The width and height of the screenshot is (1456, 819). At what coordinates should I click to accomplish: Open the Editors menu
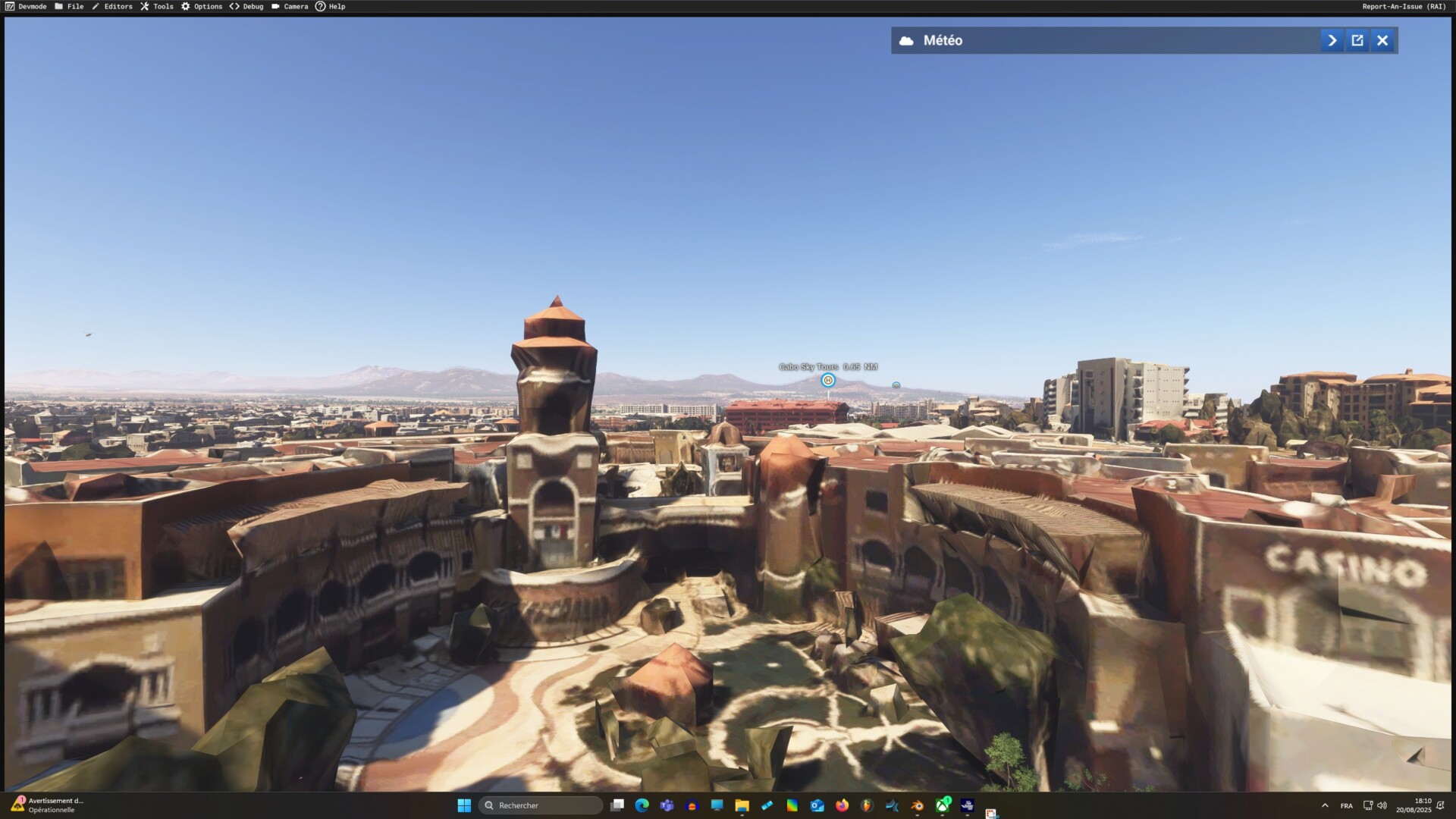coord(112,6)
